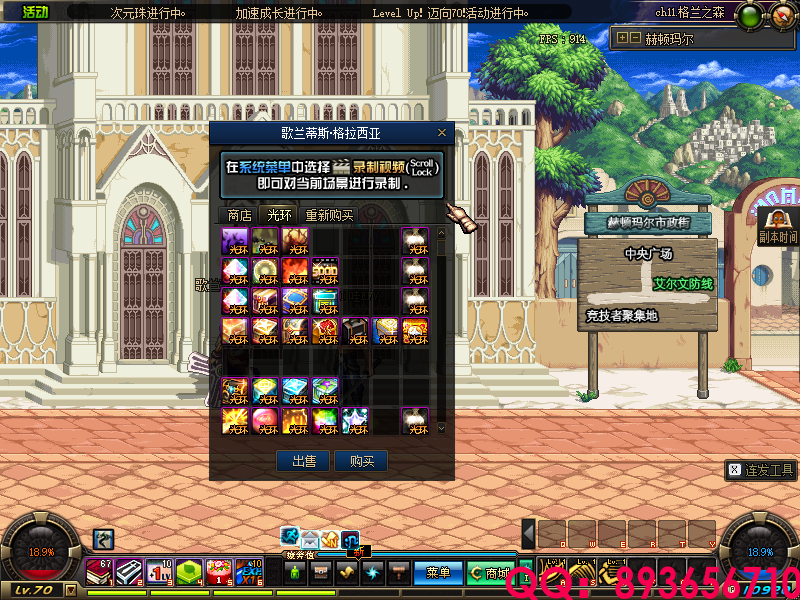The width and height of the screenshot is (800, 600).
Task: Click the compass icon at top right
Action: [781, 14]
